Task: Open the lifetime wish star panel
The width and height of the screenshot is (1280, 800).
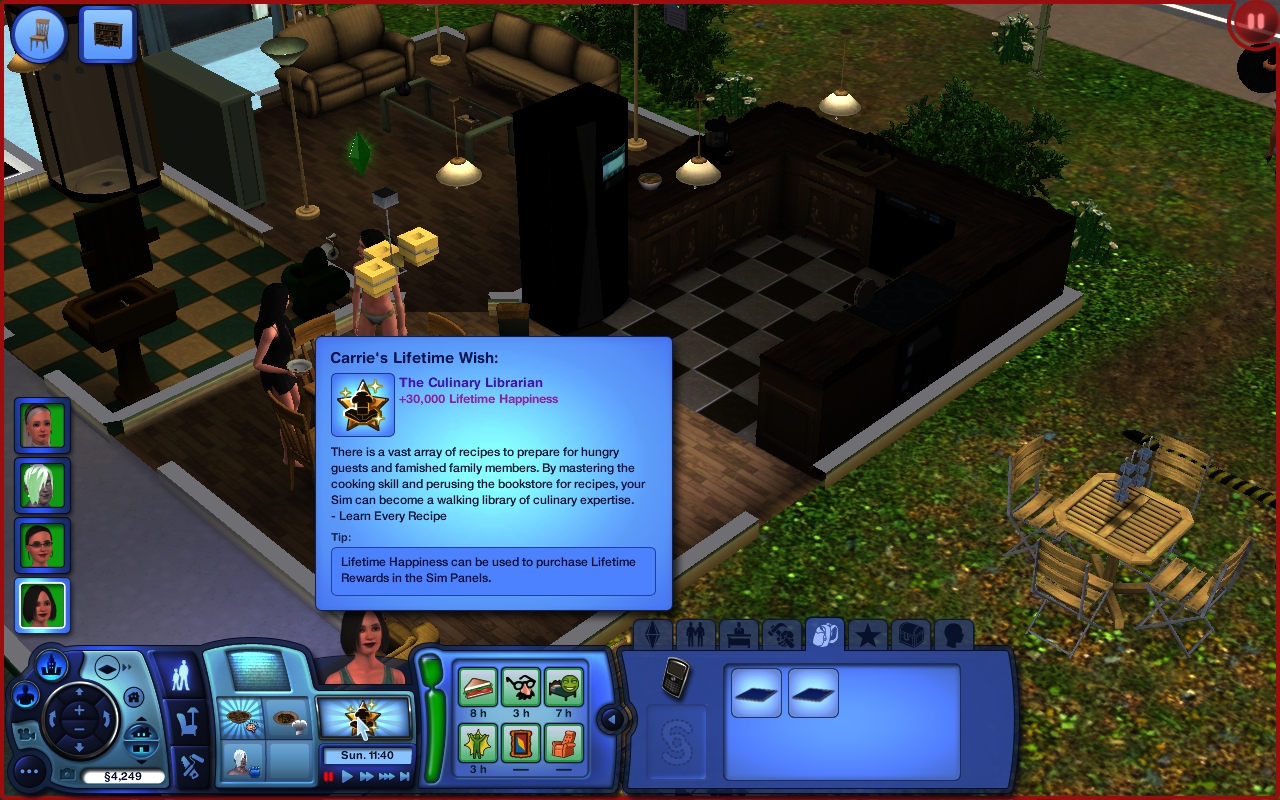Action: coord(364,716)
